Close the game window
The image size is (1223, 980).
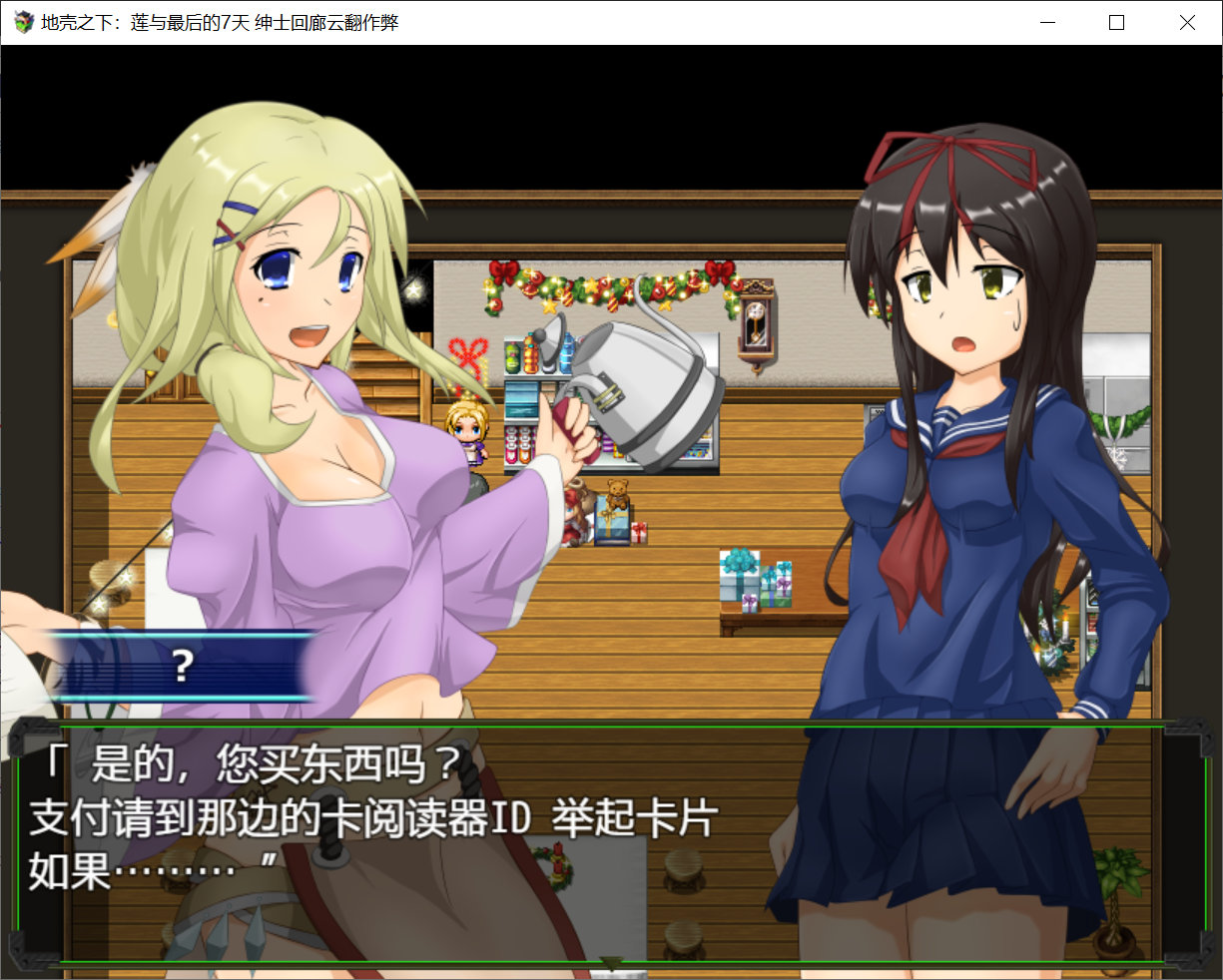pos(1187,22)
